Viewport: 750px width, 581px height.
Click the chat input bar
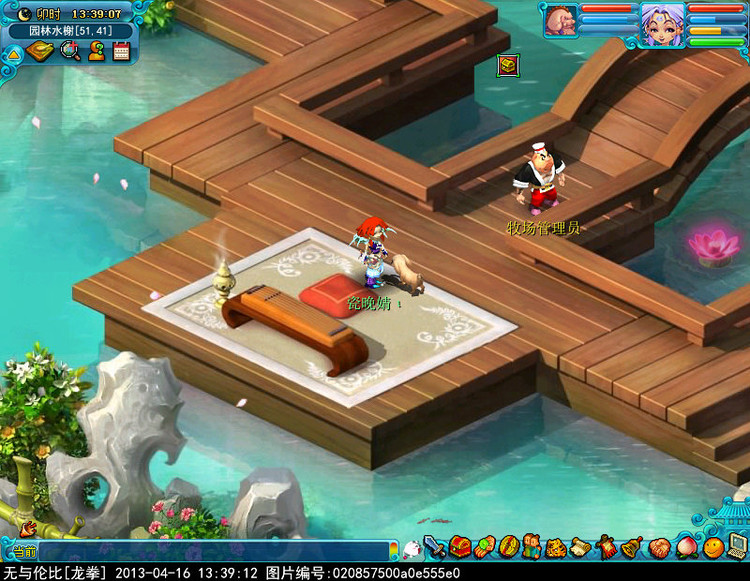coord(215,551)
